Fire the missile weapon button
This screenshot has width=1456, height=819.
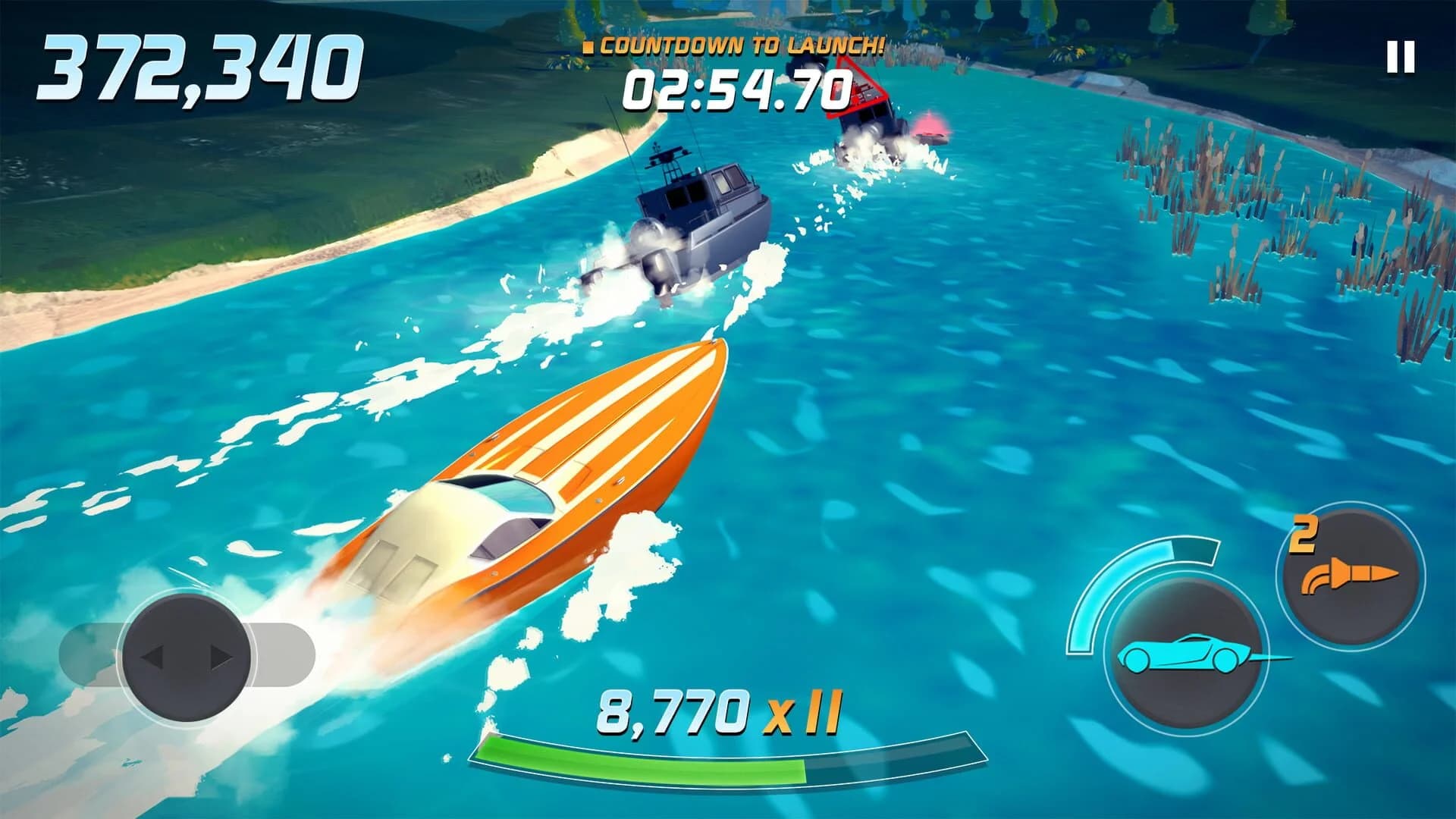[1351, 578]
